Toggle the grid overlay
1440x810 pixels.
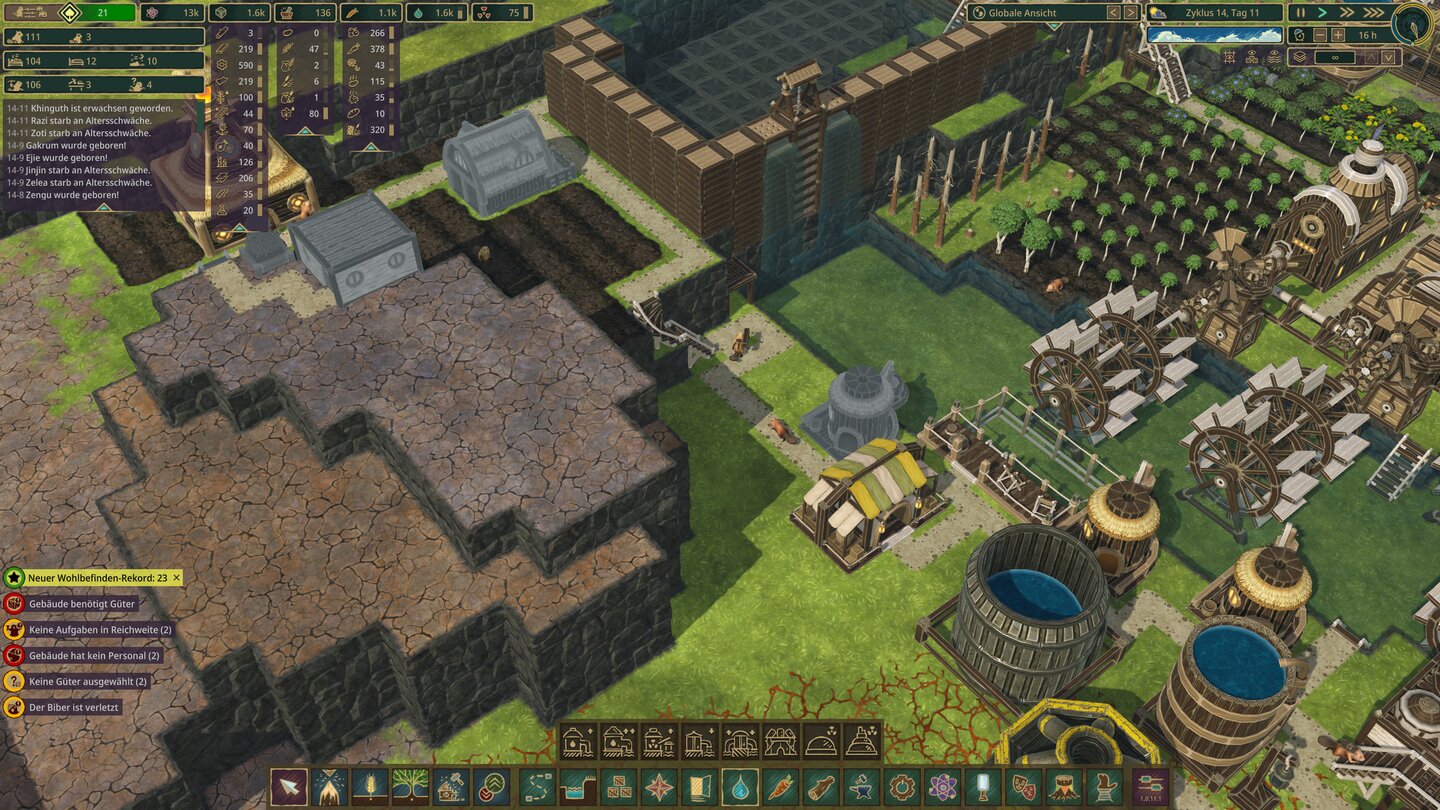(1229, 55)
